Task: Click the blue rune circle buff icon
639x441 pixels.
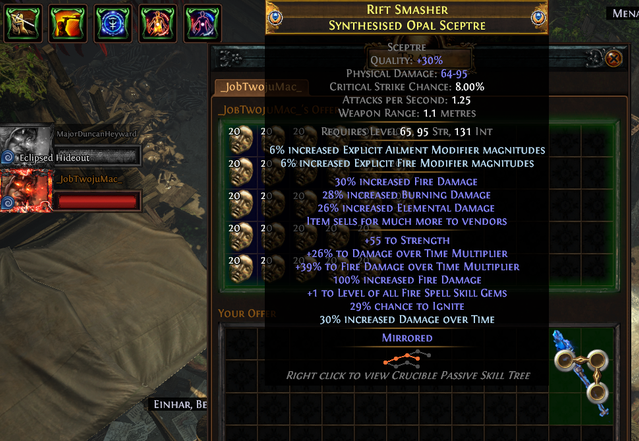Action: (x=110, y=21)
